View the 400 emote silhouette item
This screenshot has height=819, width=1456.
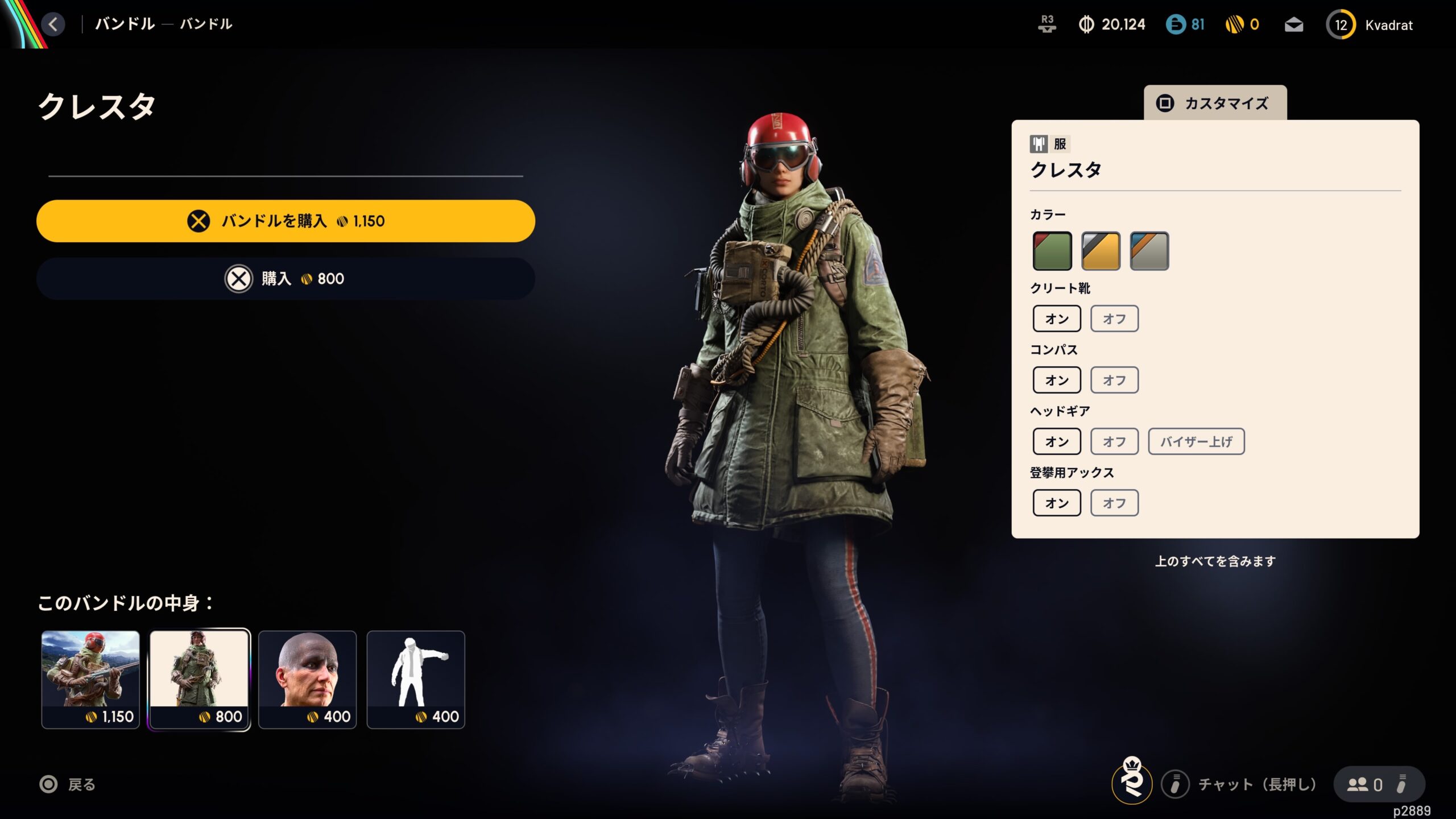point(416,679)
